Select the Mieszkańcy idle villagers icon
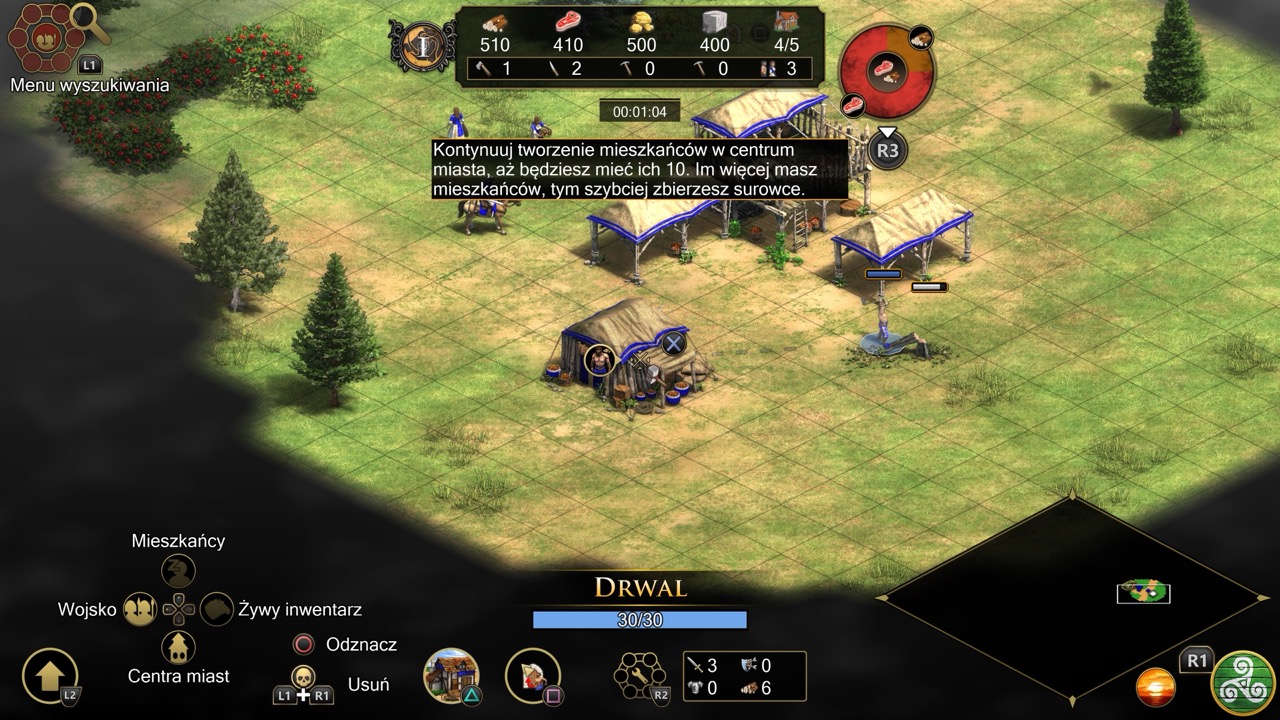The width and height of the screenshot is (1280, 720). coord(178,572)
